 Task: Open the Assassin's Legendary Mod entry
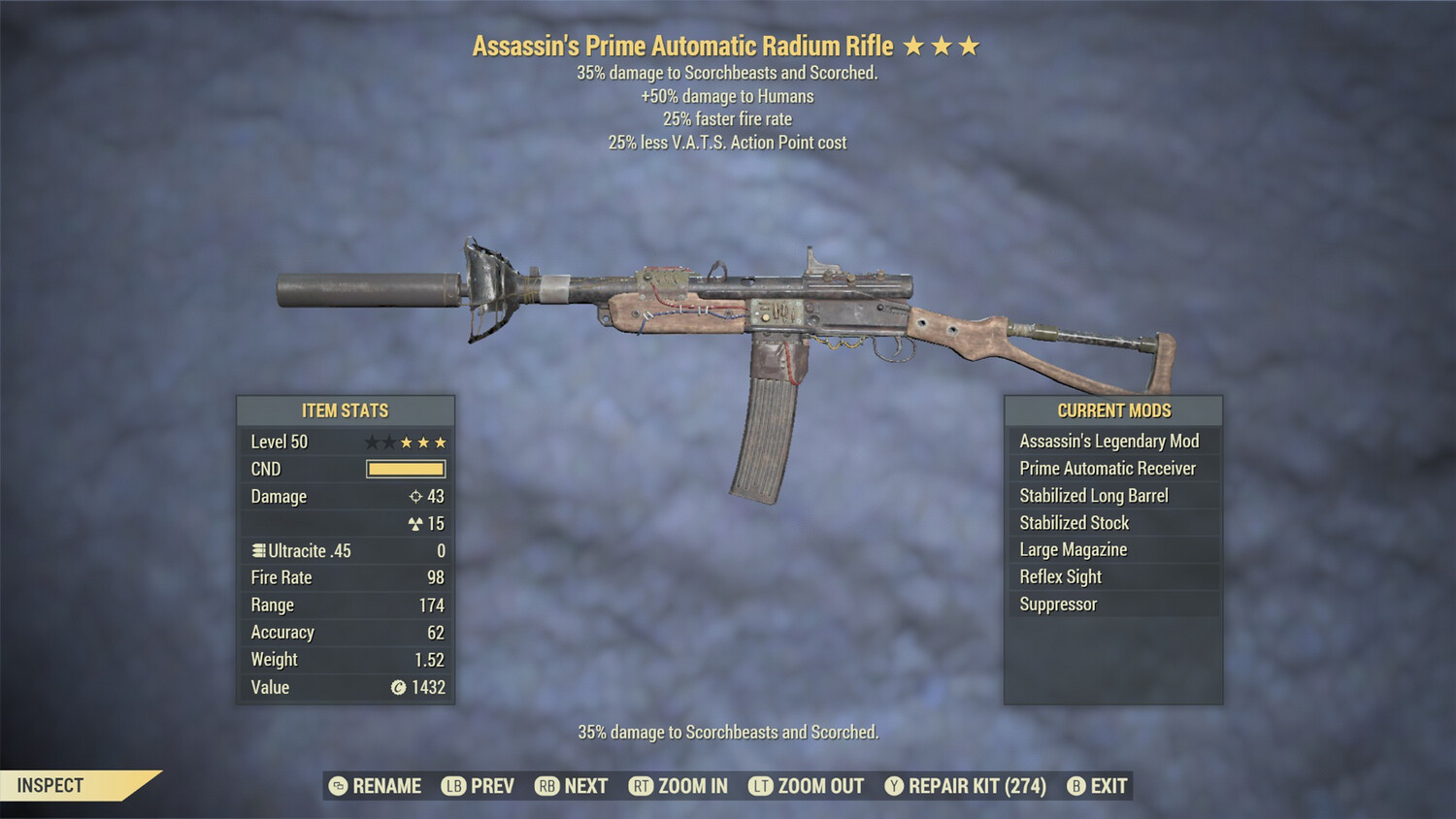1109,441
